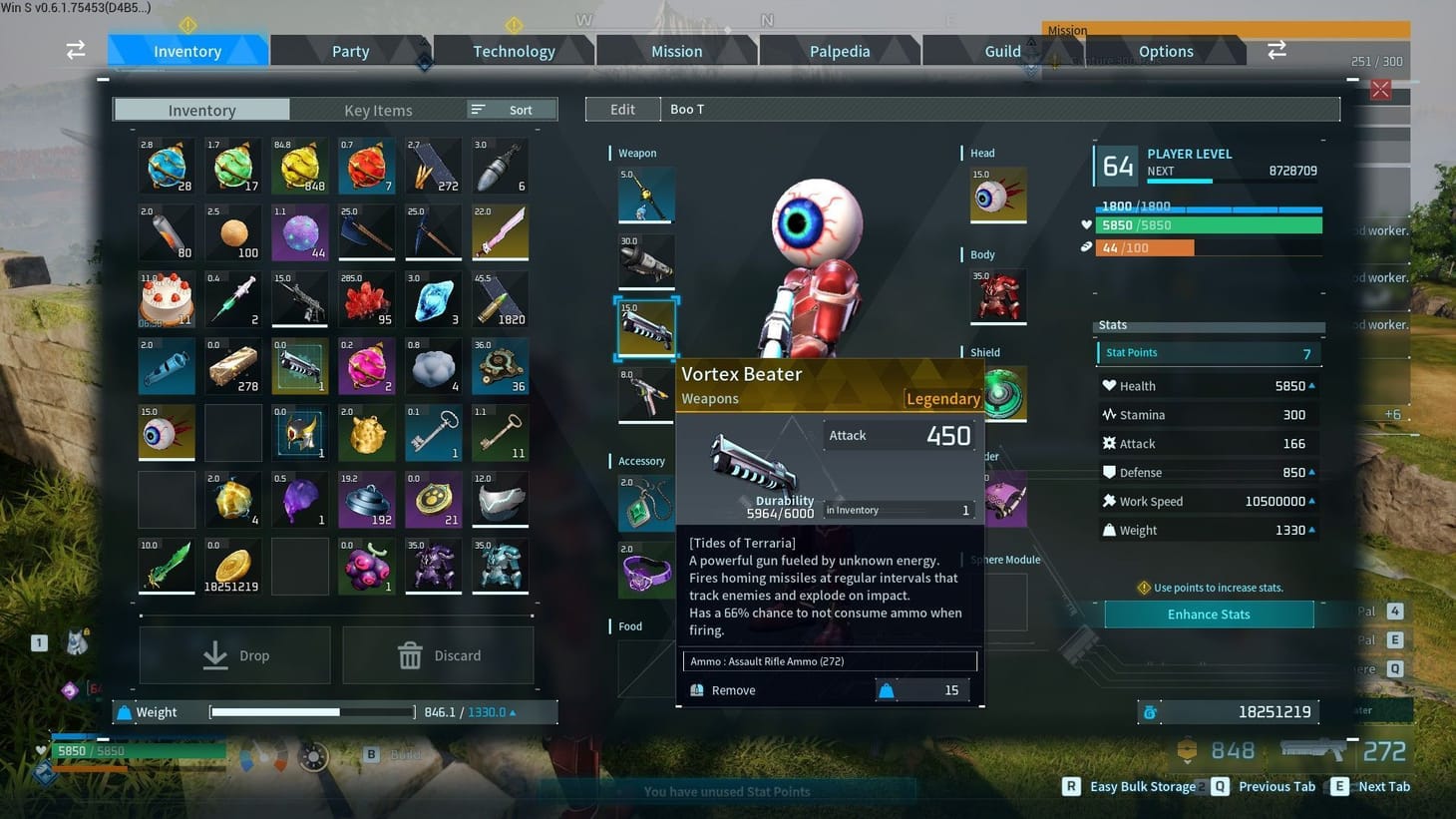Screen dimensions: 1456x819
Task: Select the green Shield slot item
Action: [1002, 394]
